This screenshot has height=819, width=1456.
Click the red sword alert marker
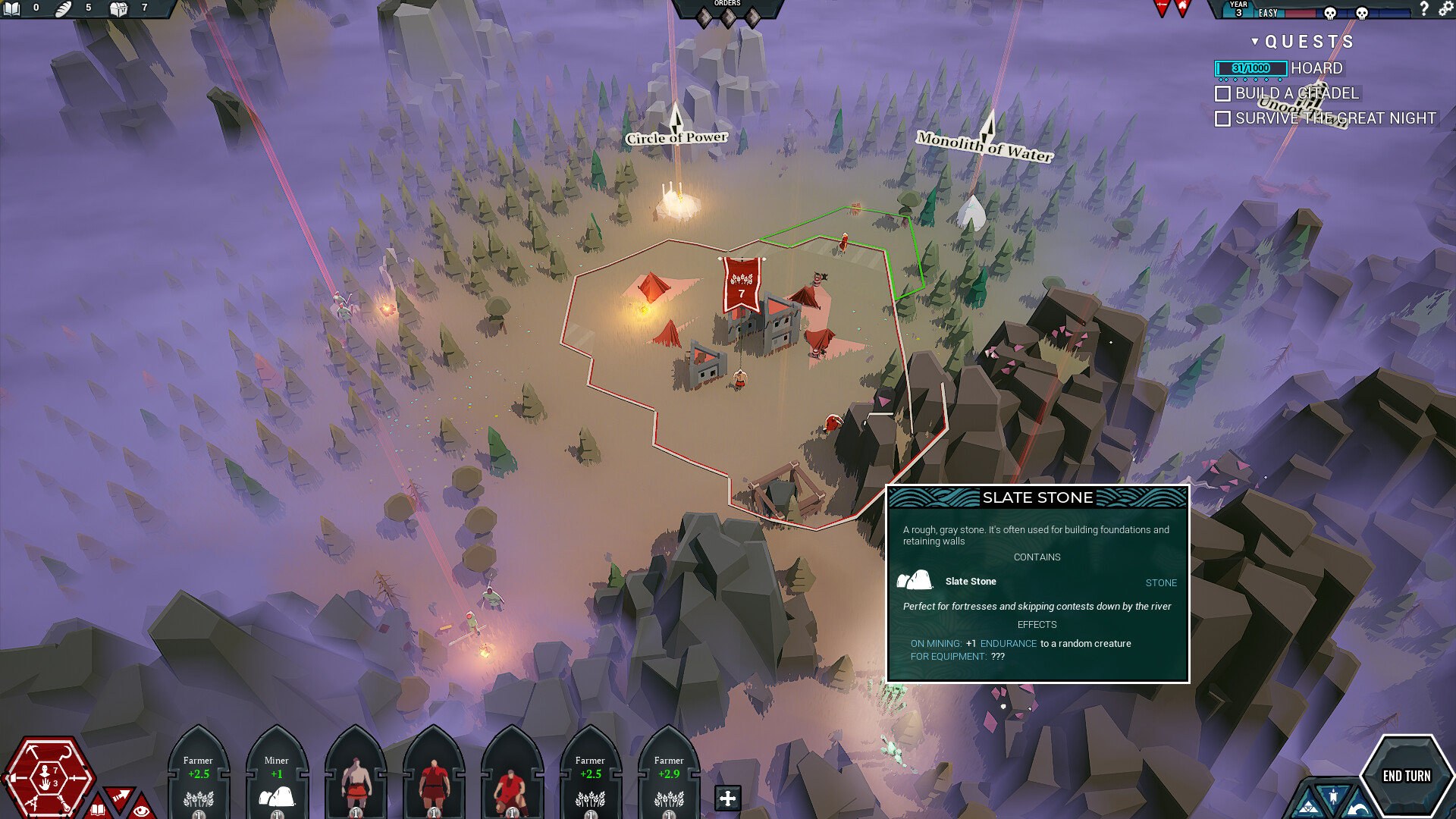1161,8
